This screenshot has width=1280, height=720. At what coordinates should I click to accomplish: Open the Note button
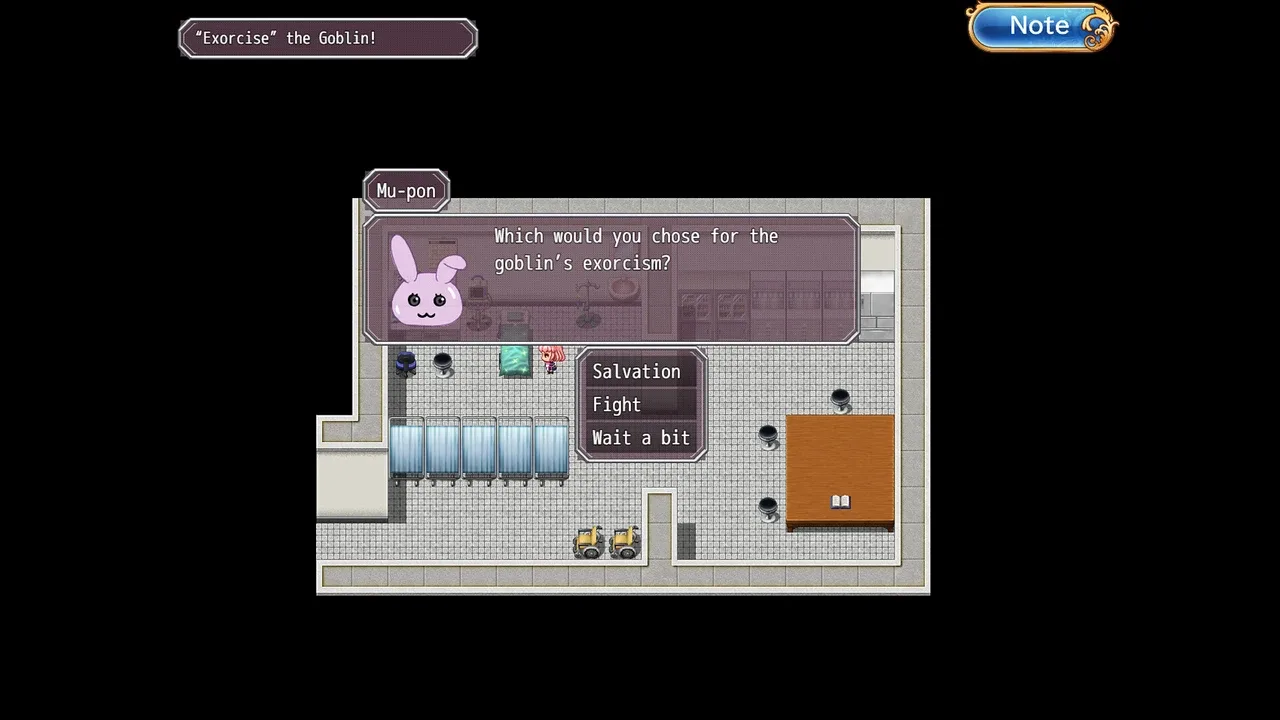[1041, 27]
